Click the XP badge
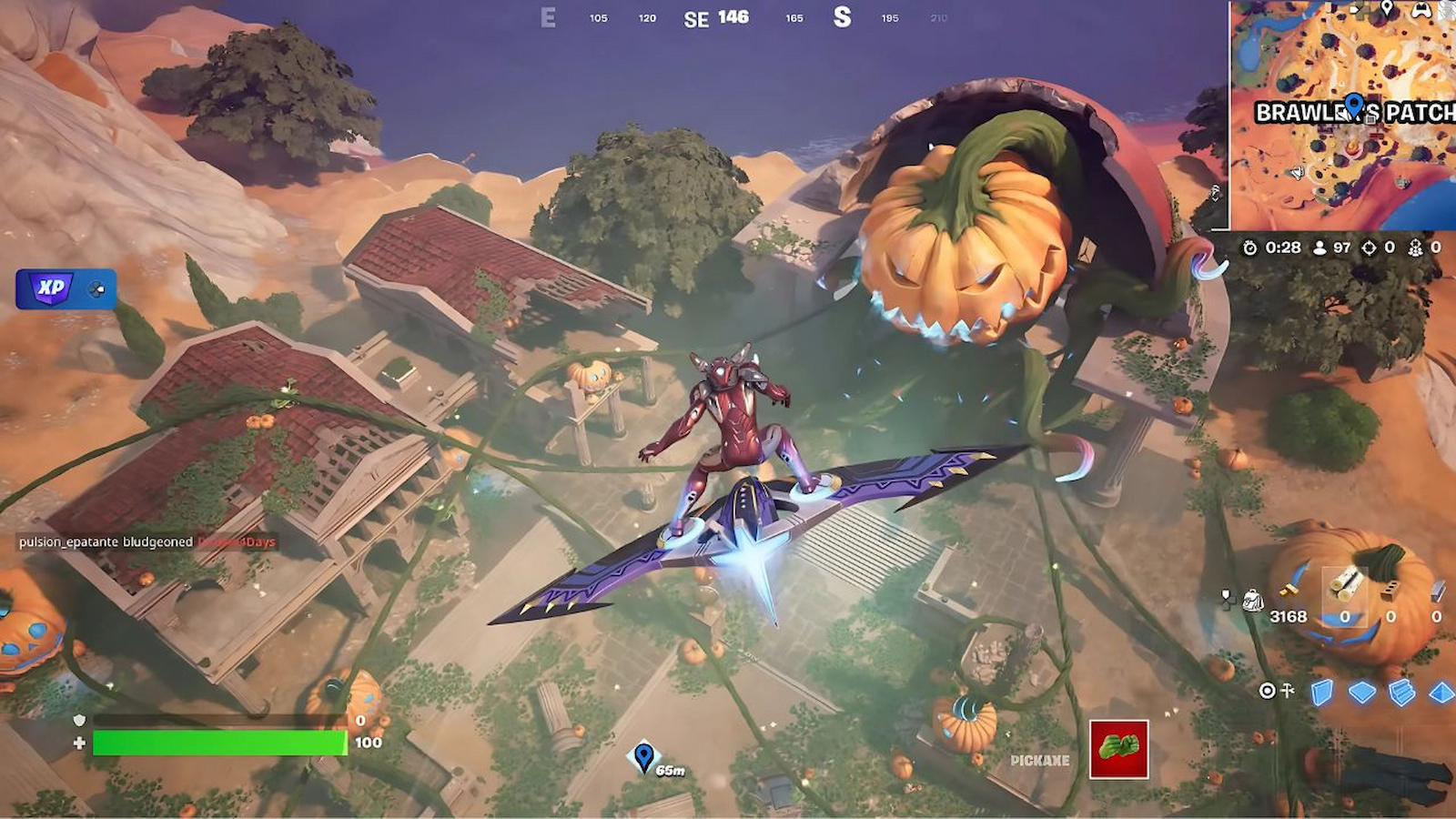The width and height of the screenshot is (1456, 819). [x=52, y=288]
